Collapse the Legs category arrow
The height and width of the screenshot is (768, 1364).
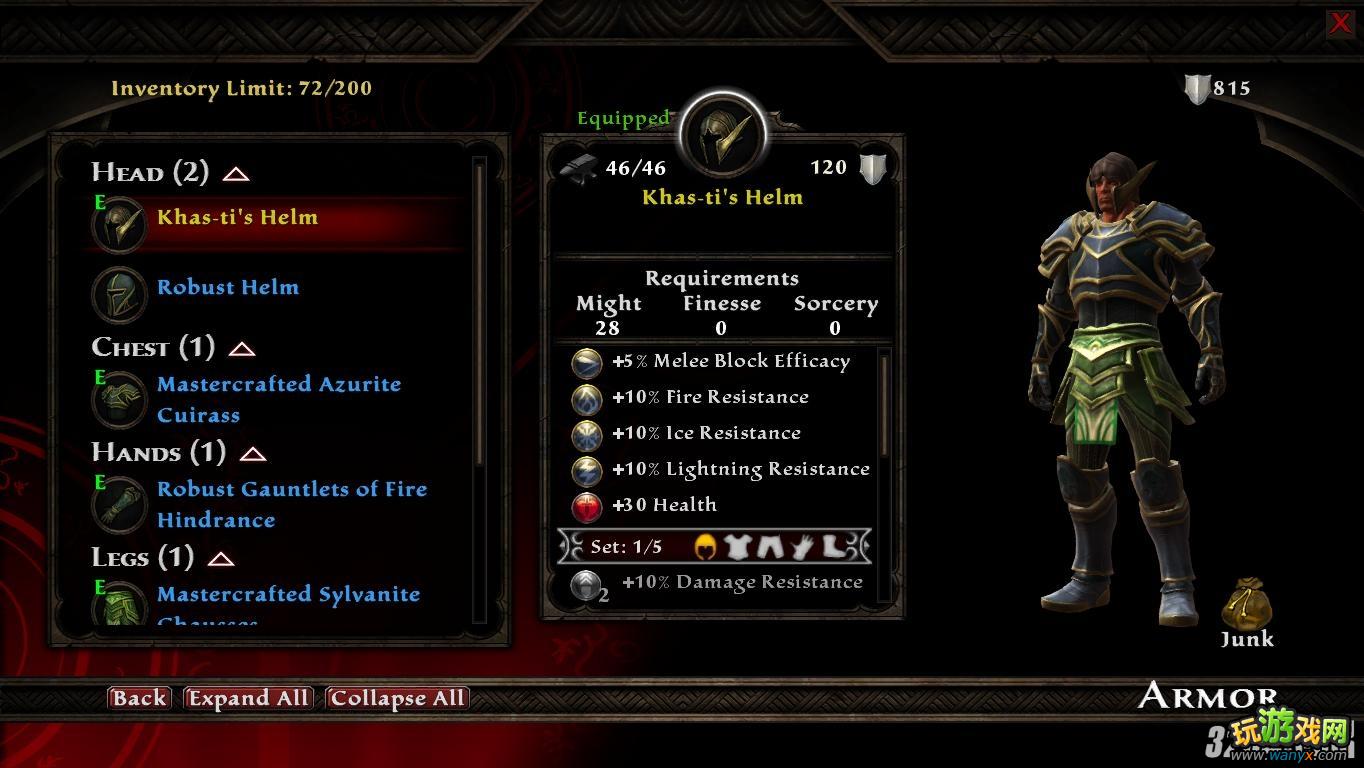(221, 559)
